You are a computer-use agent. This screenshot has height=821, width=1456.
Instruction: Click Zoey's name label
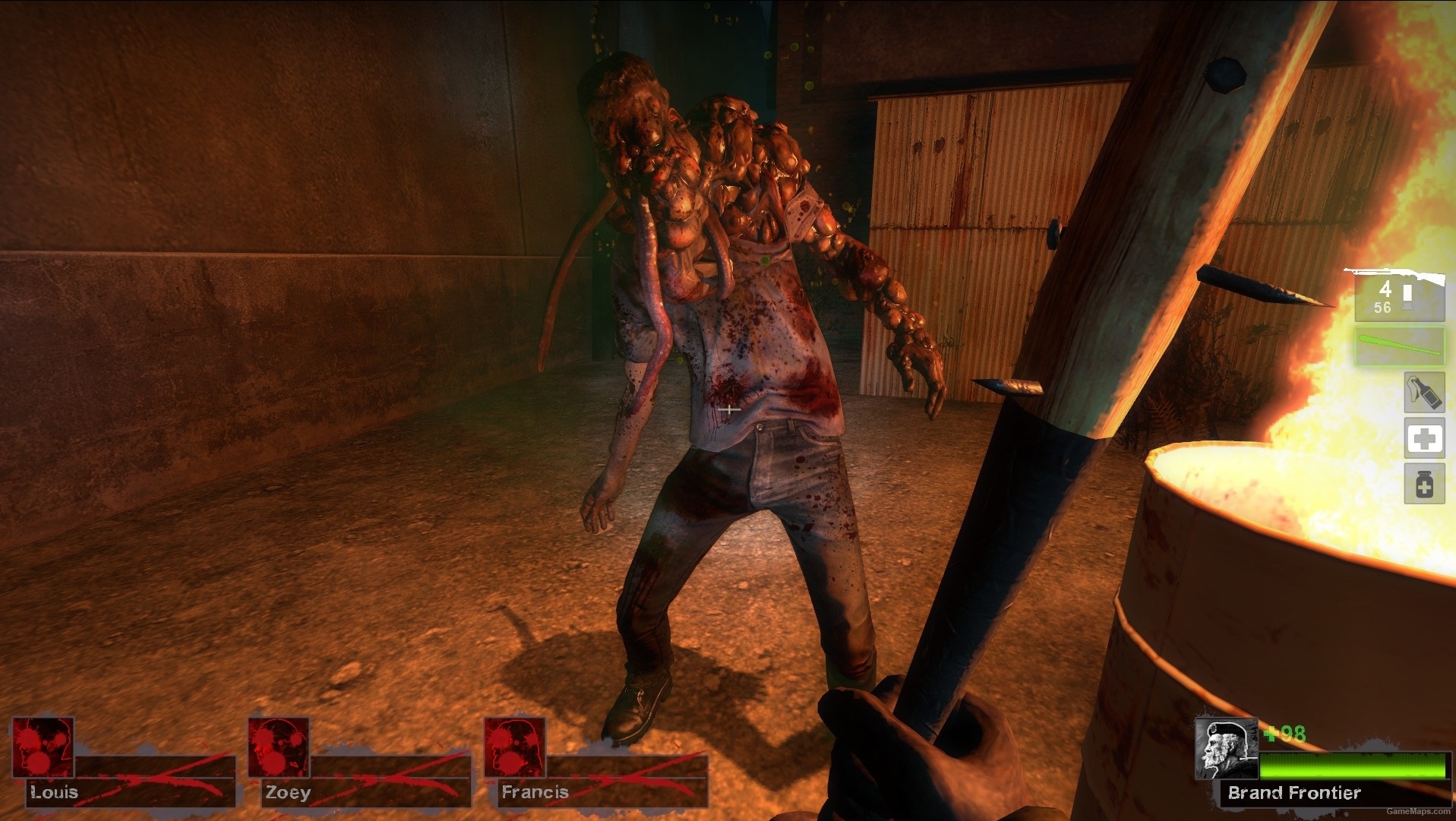point(288,793)
